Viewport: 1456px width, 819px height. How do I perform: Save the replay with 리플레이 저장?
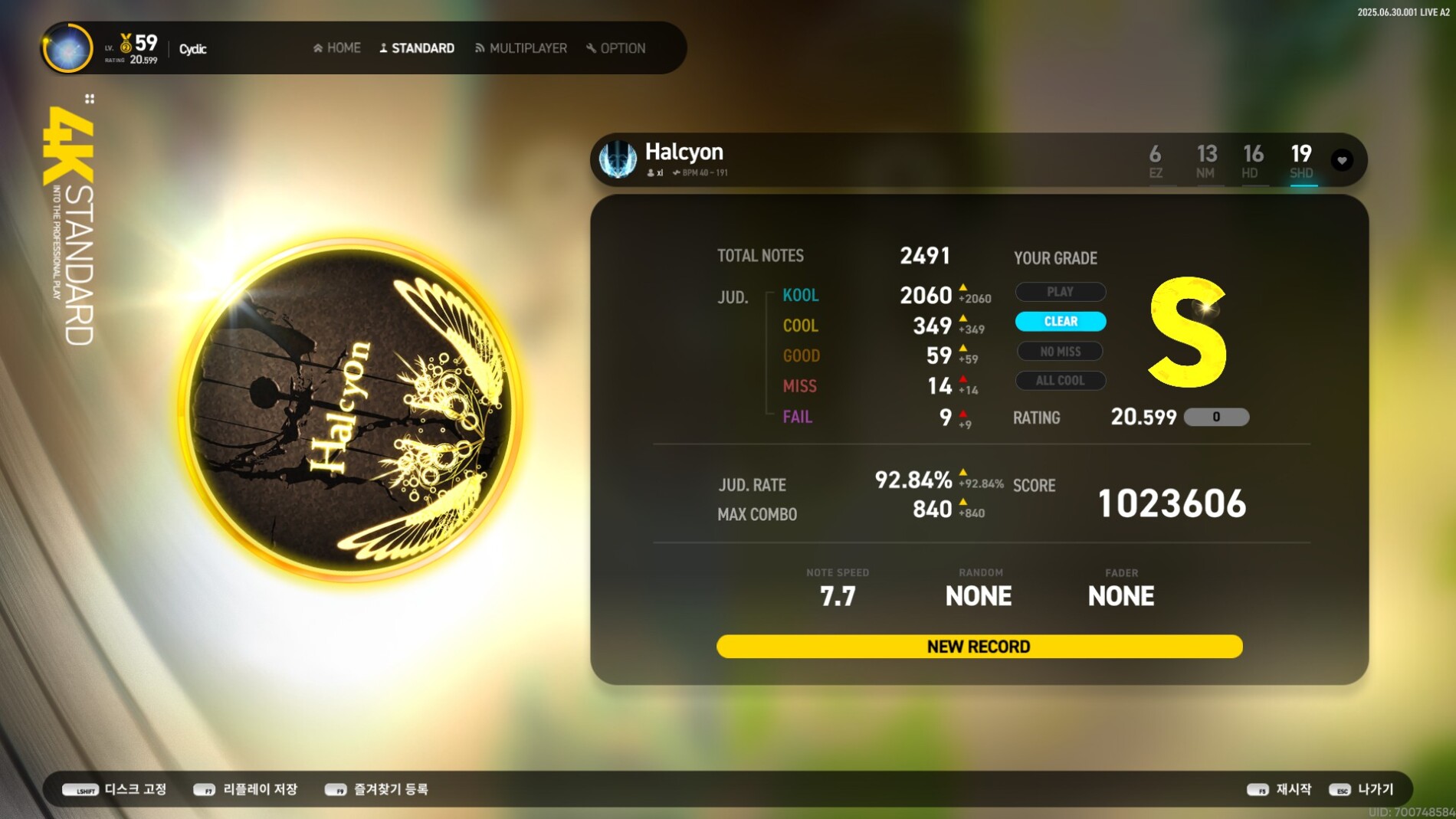tap(246, 789)
